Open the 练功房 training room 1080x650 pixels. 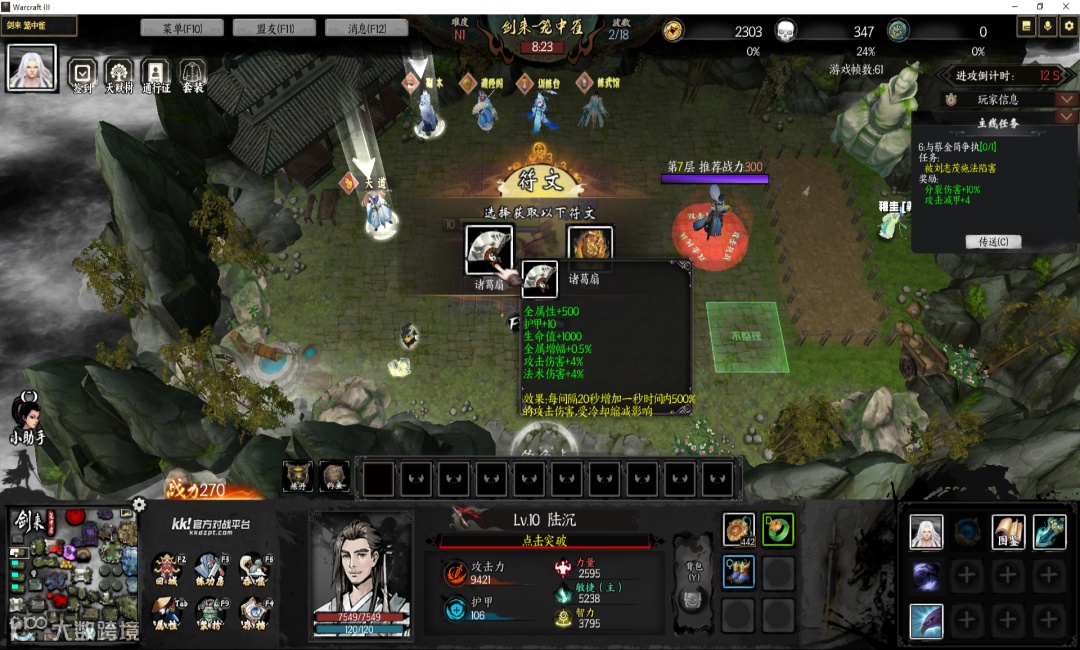click(211, 567)
